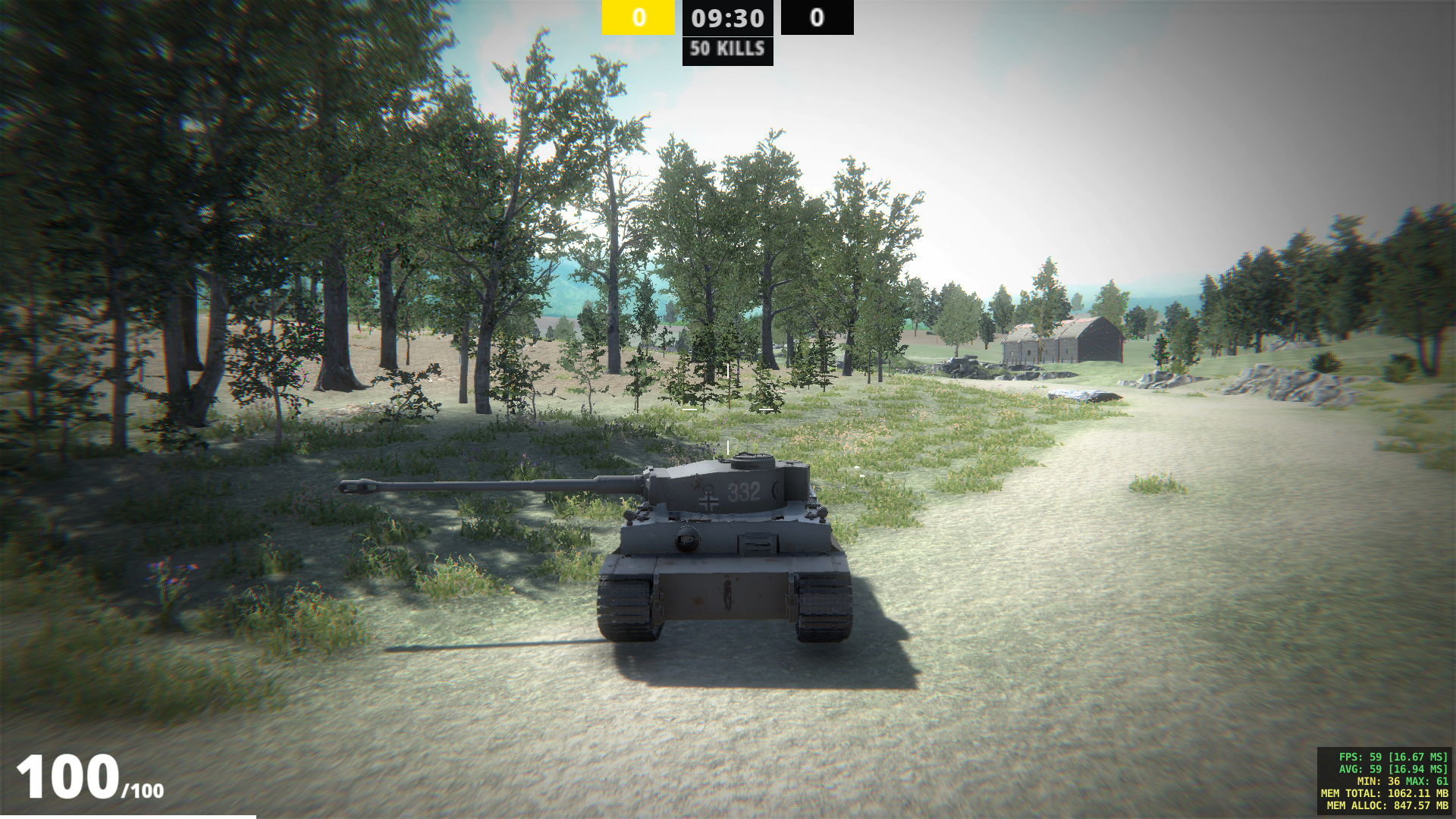Click the 50 KILLS objective label
Viewport: 1456px width, 819px height.
coord(726,52)
